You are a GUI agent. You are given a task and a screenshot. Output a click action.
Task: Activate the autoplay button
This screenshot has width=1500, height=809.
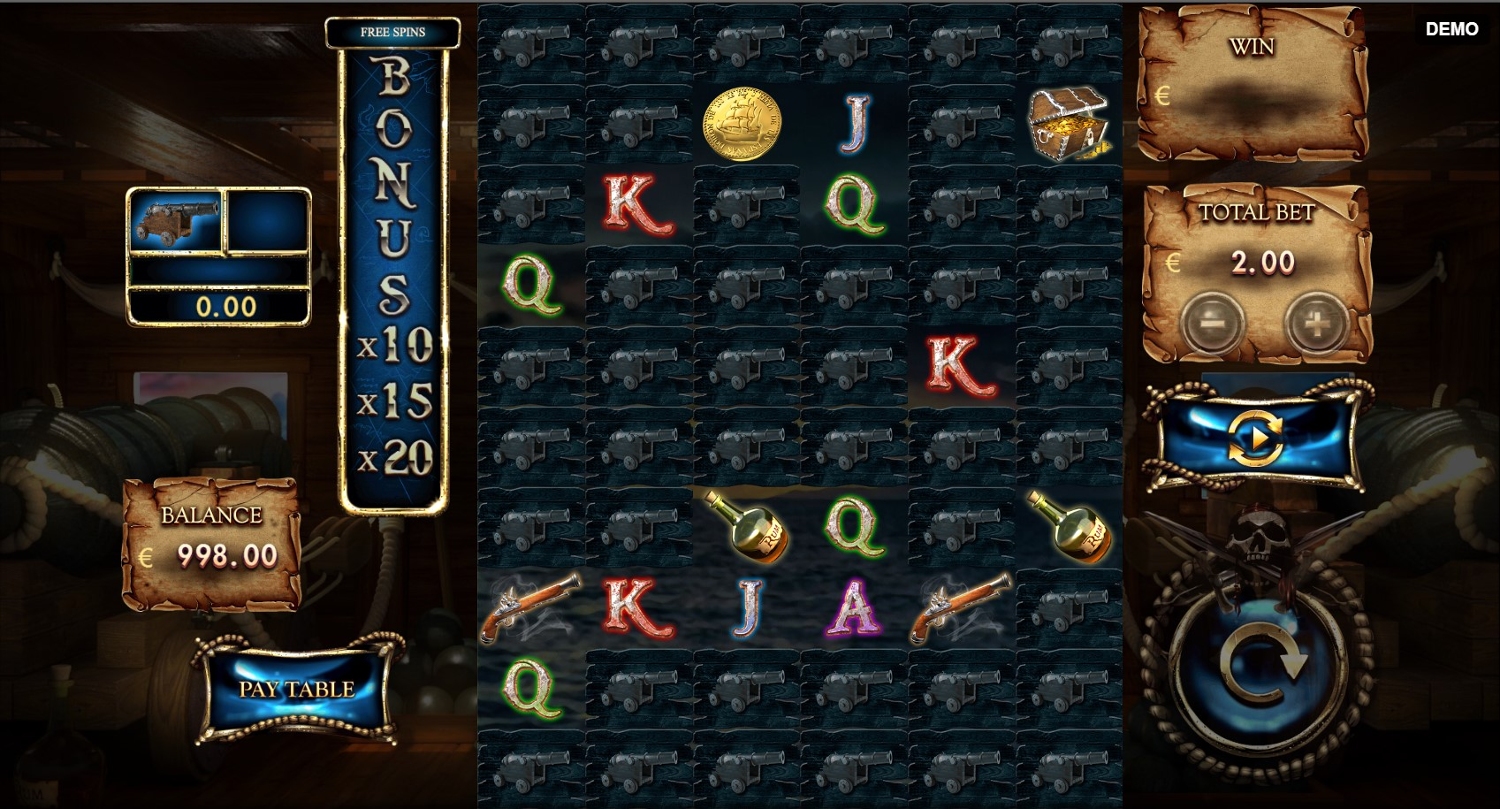[1255, 438]
